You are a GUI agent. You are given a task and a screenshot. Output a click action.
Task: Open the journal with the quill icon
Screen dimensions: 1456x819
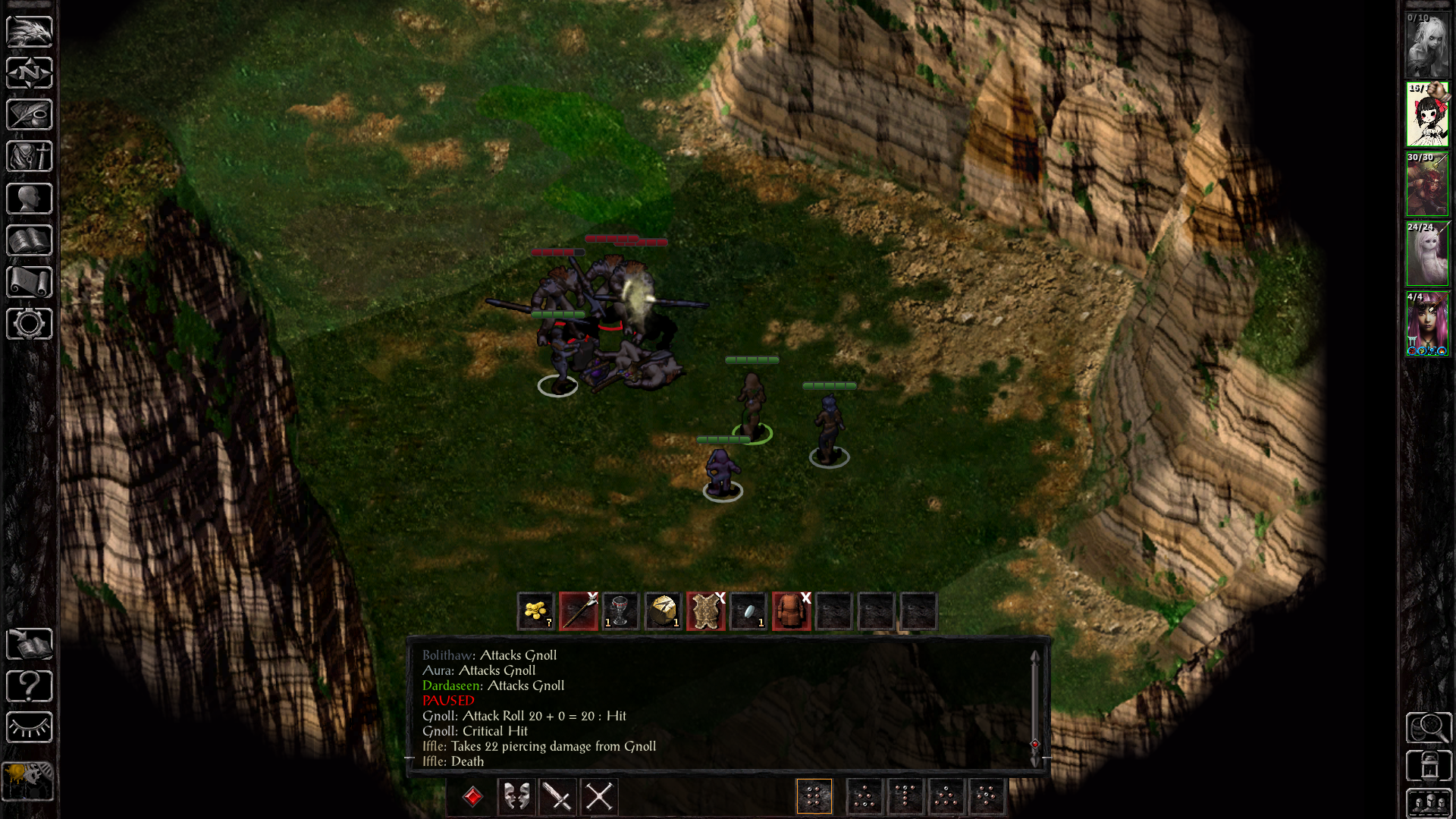[29, 115]
